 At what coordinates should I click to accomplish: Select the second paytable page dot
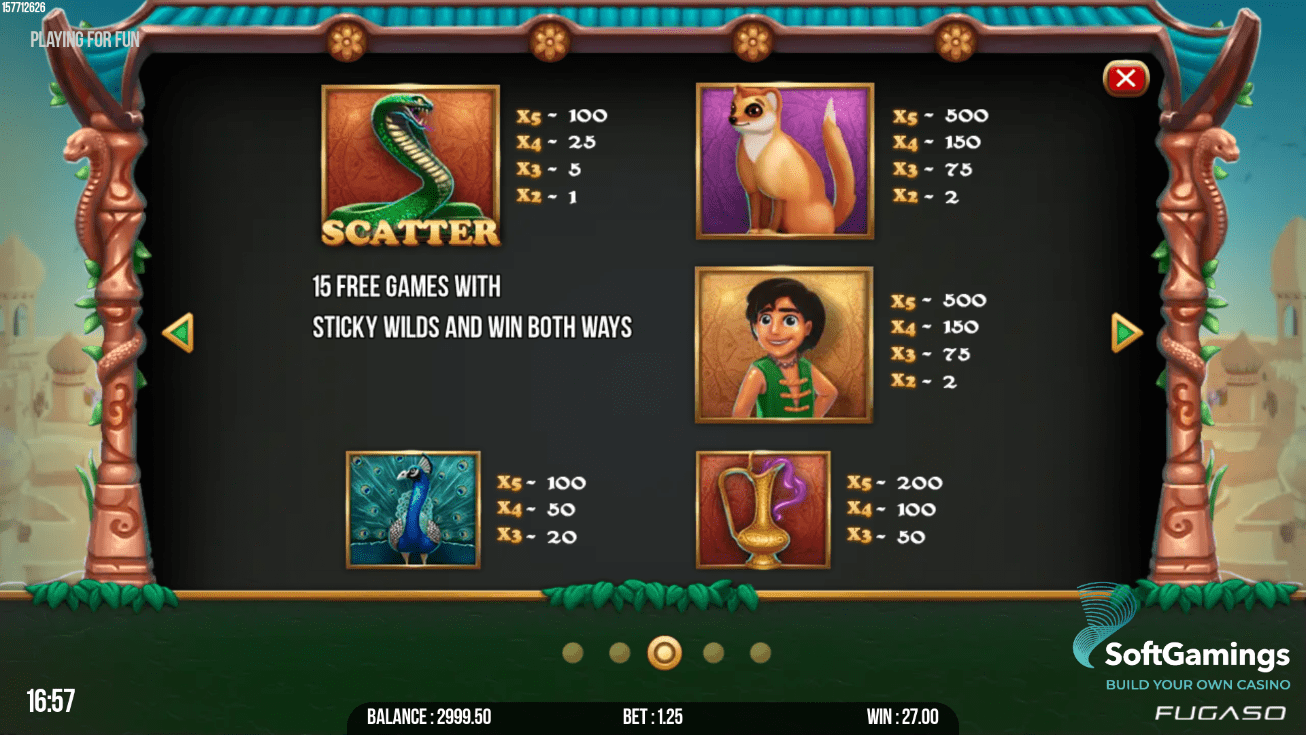click(620, 653)
